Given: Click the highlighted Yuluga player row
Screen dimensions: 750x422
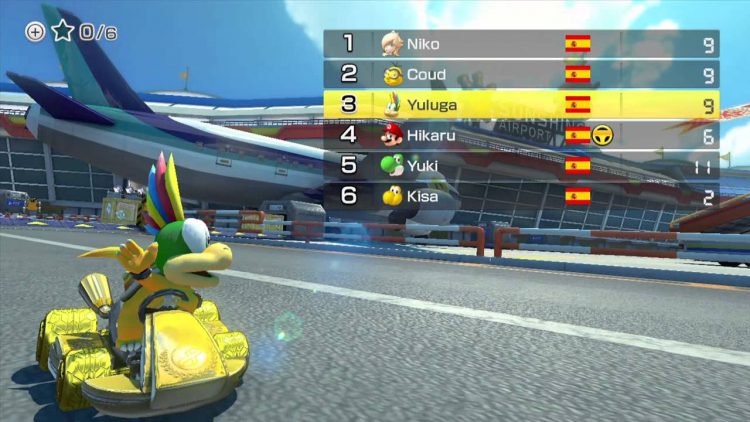Looking at the screenshot, I should click(x=520, y=105).
